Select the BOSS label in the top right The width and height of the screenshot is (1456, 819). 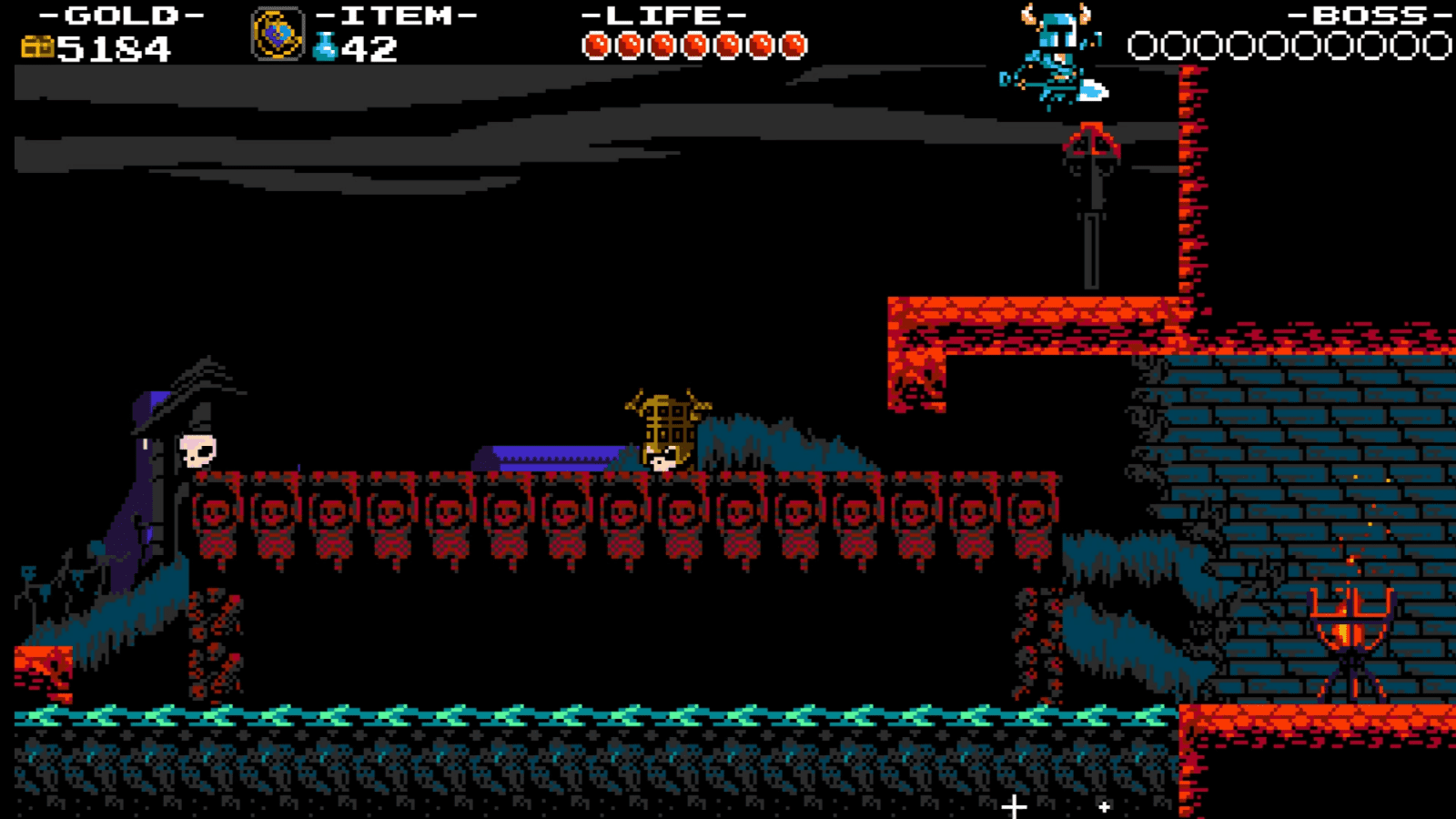[x=1356, y=15]
